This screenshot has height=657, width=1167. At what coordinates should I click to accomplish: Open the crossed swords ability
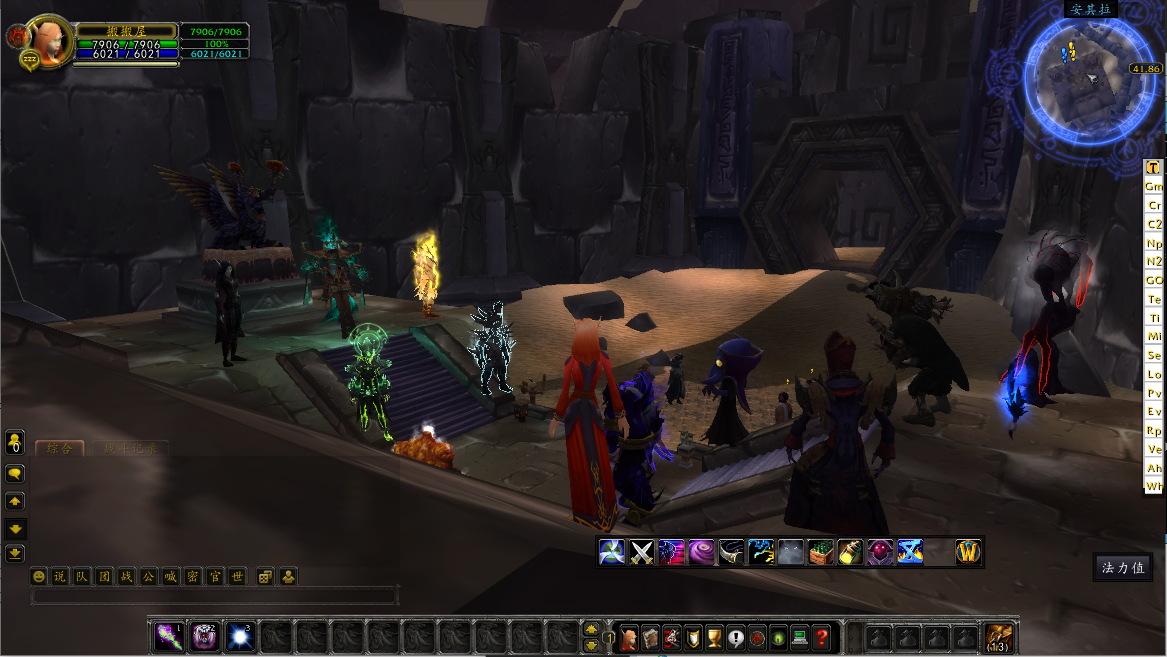click(641, 552)
